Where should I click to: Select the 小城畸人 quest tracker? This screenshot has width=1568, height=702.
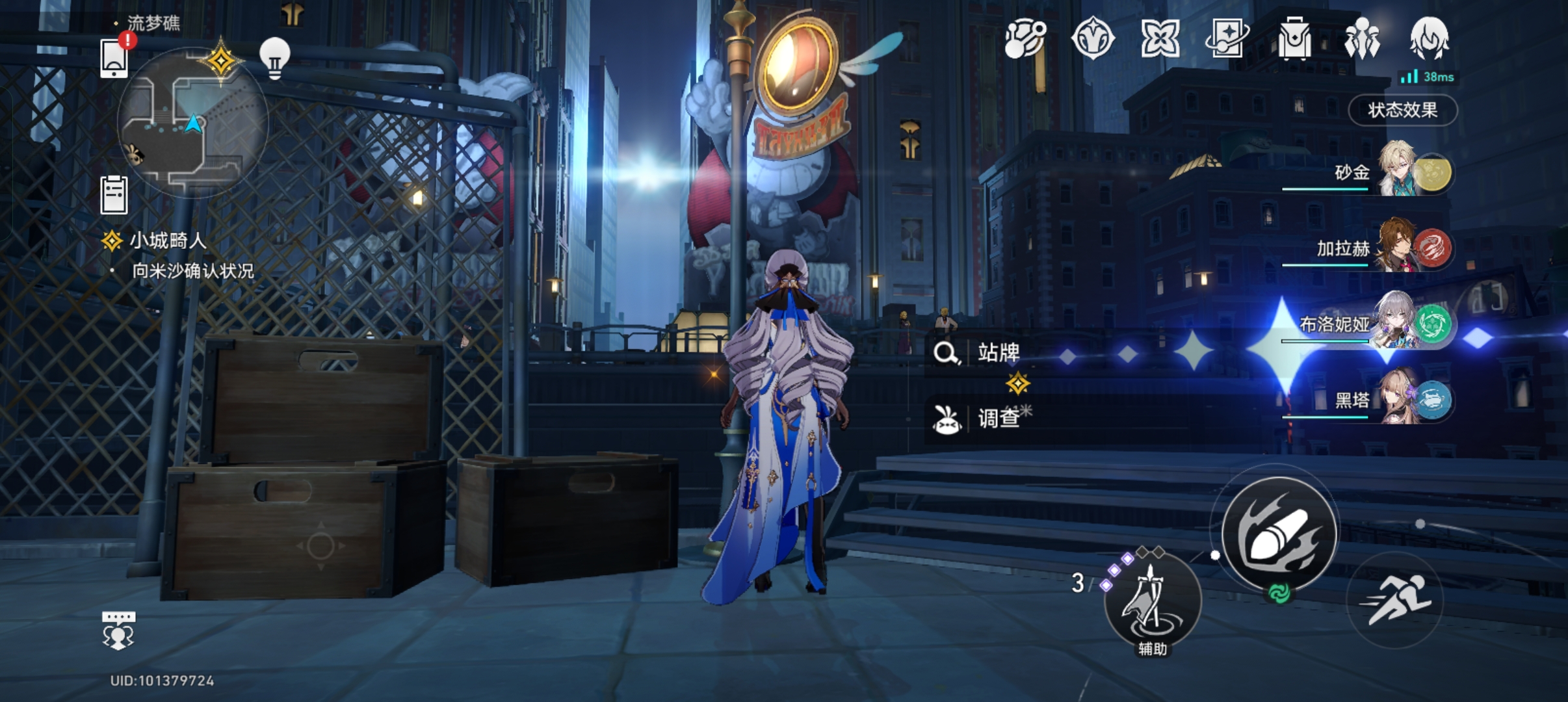[x=168, y=241]
